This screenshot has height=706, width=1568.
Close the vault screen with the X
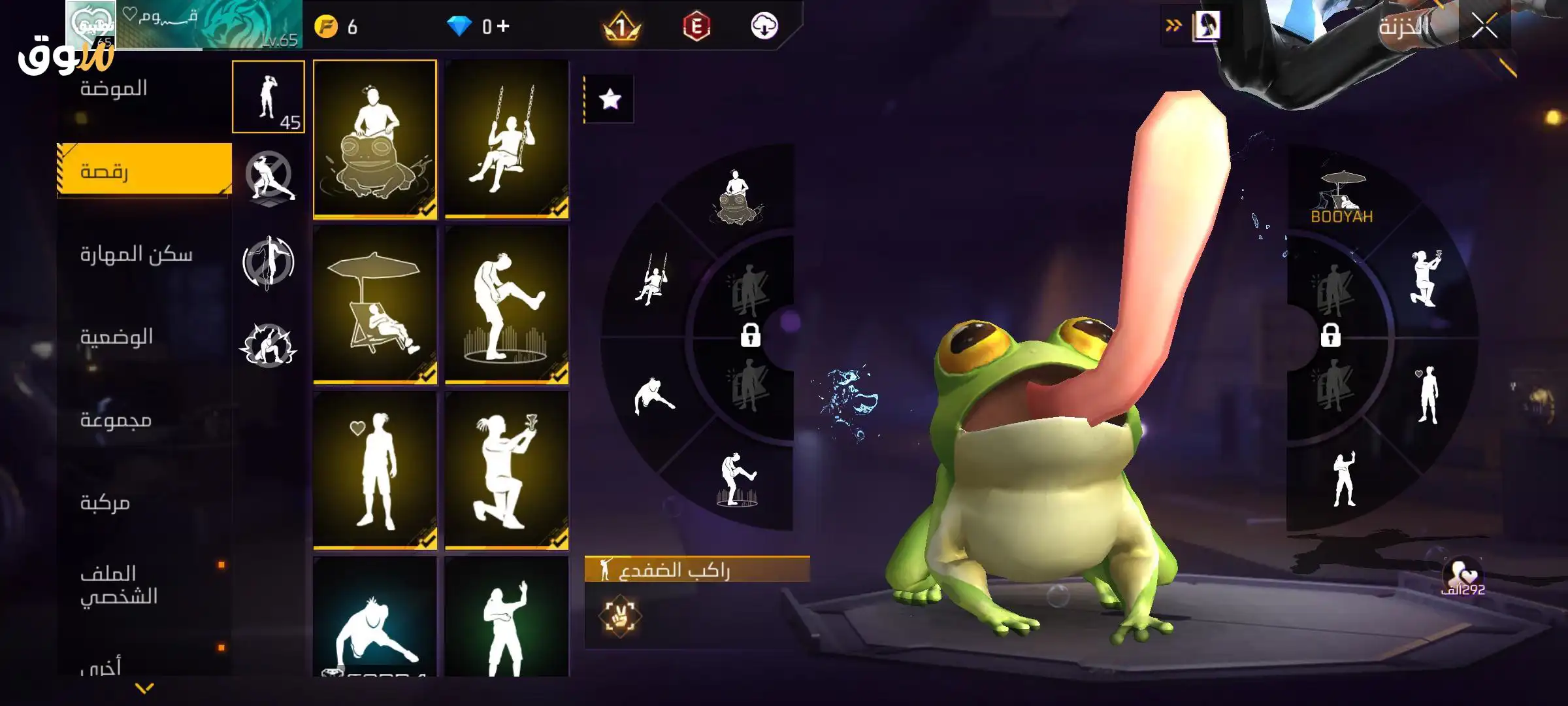1484,27
